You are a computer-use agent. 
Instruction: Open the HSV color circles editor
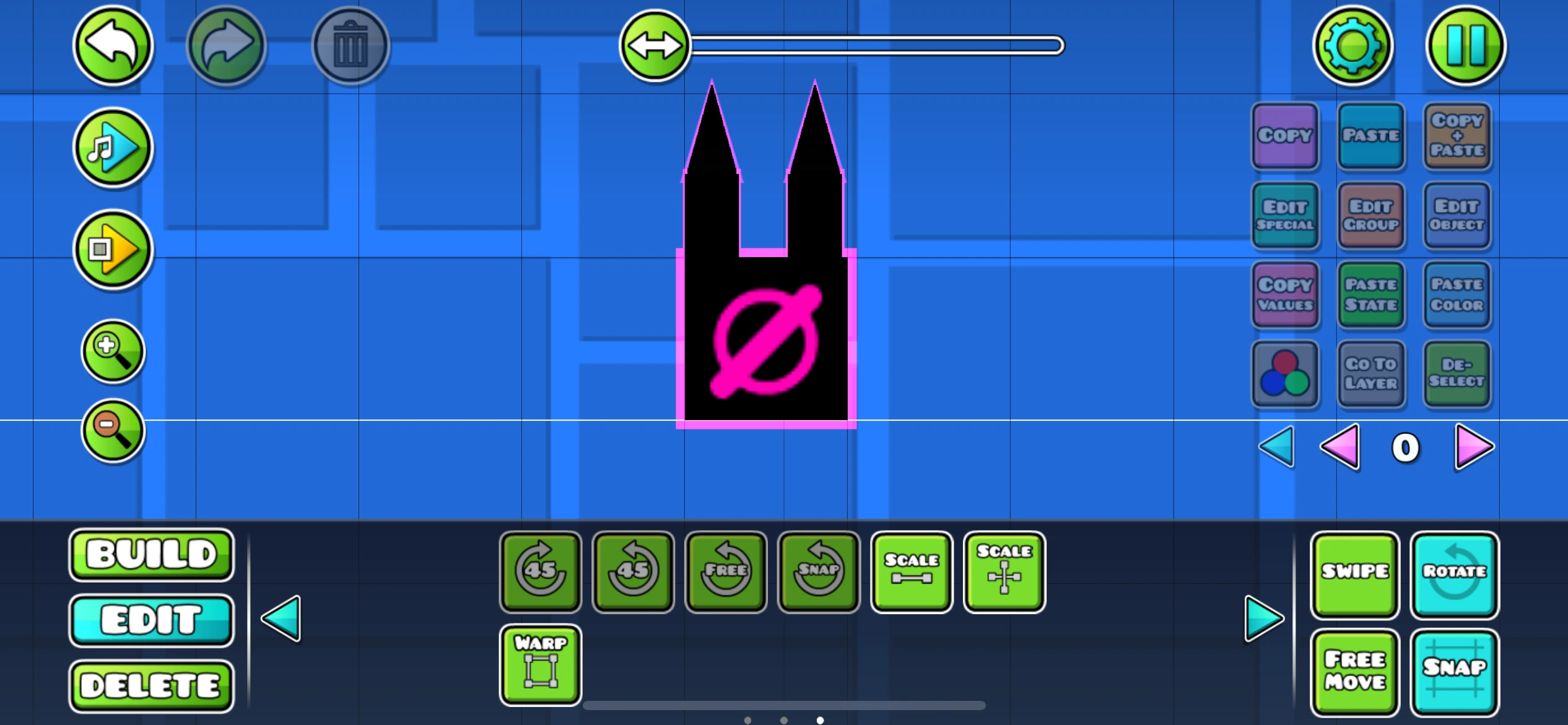click(1285, 374)
